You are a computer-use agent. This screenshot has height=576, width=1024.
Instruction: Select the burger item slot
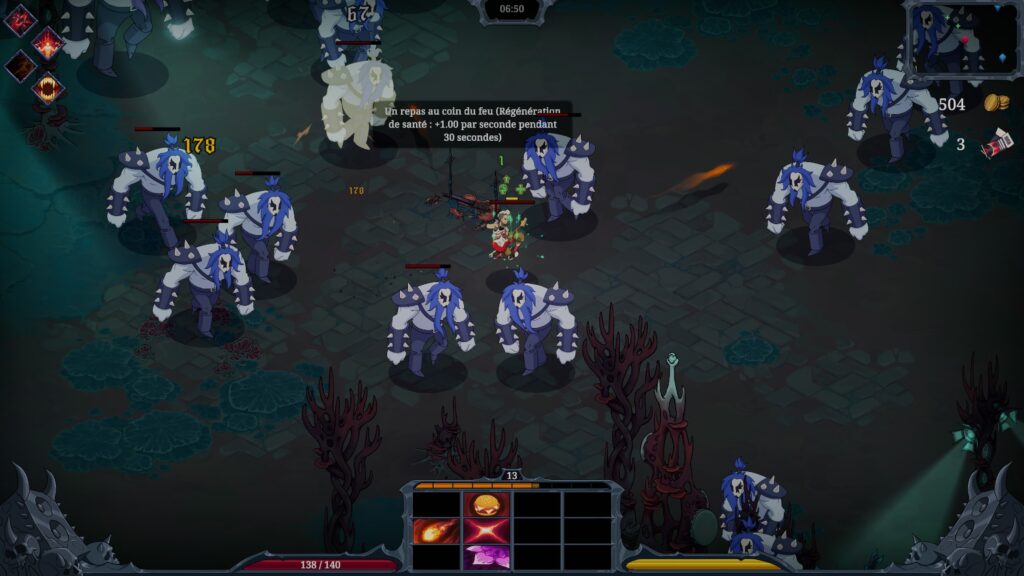click(487, 505)
